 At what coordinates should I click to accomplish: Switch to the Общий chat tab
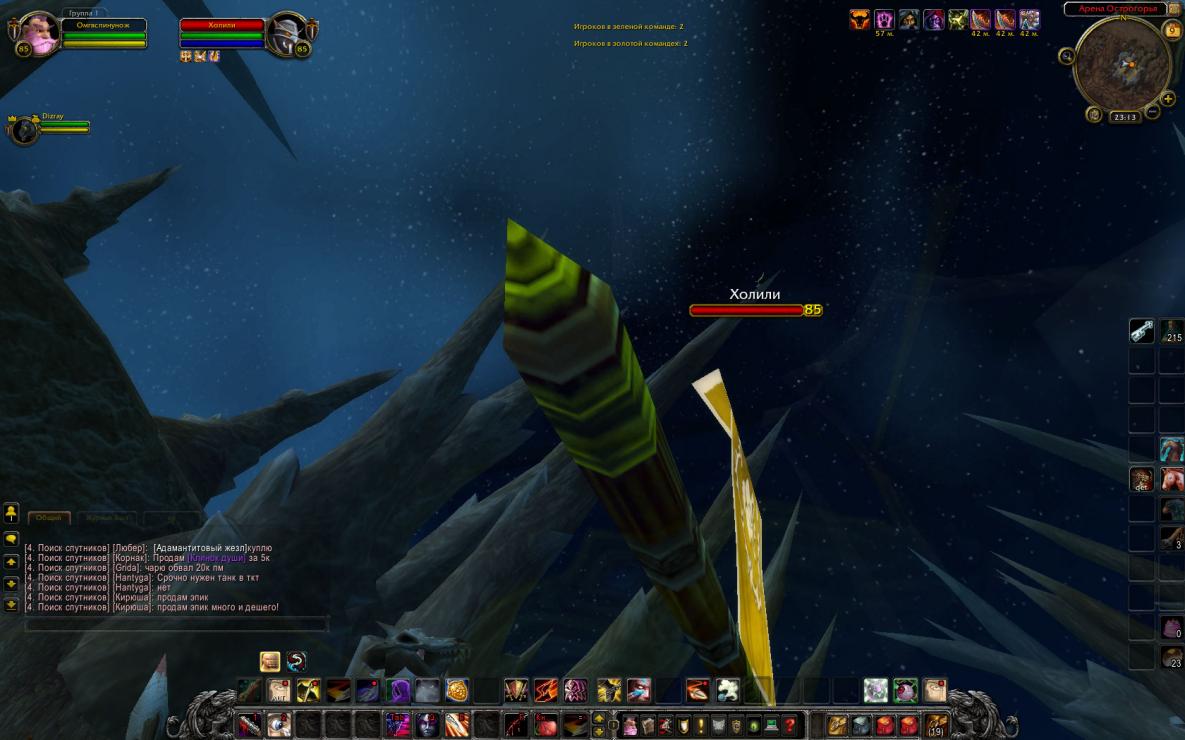tap(49, 517)
